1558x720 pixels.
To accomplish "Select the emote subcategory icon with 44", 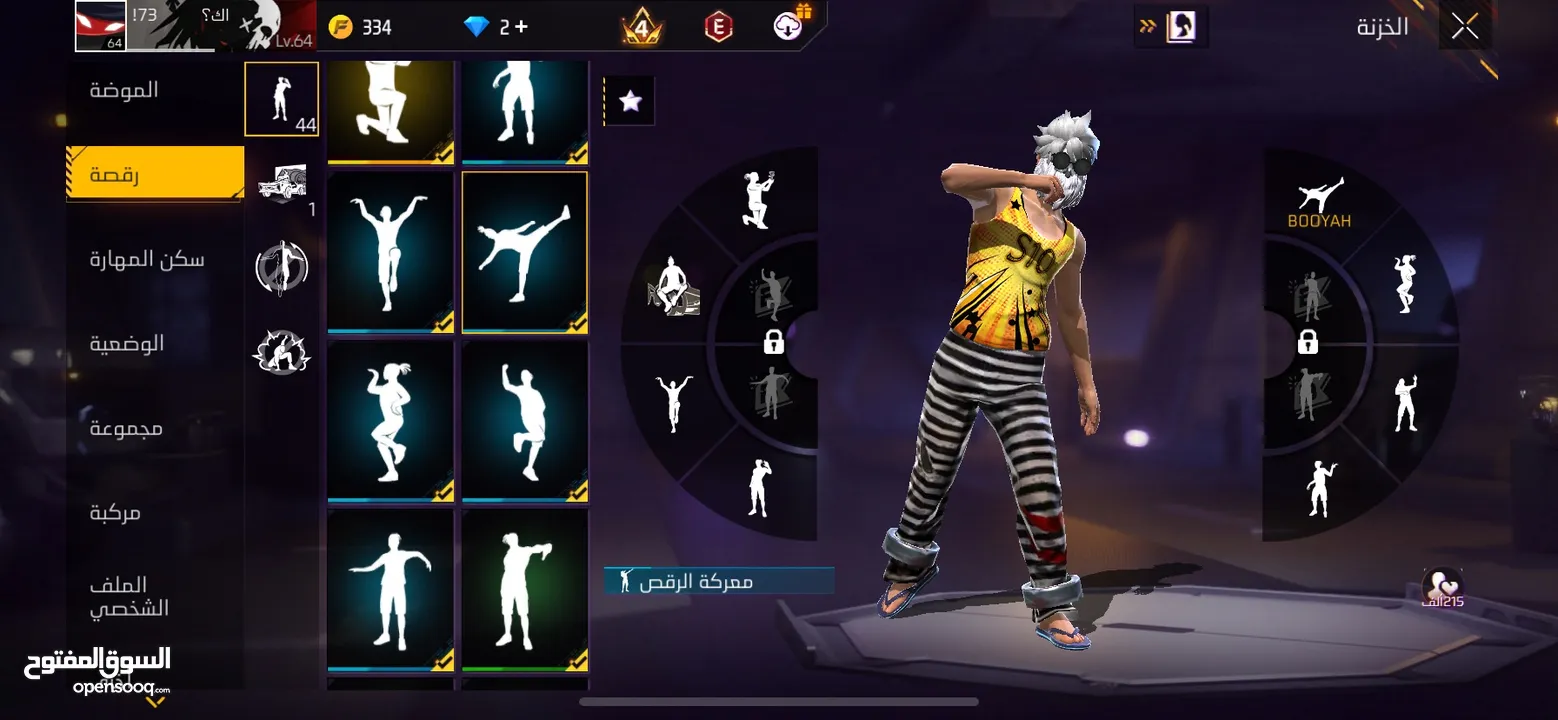I will click(281, 99).
